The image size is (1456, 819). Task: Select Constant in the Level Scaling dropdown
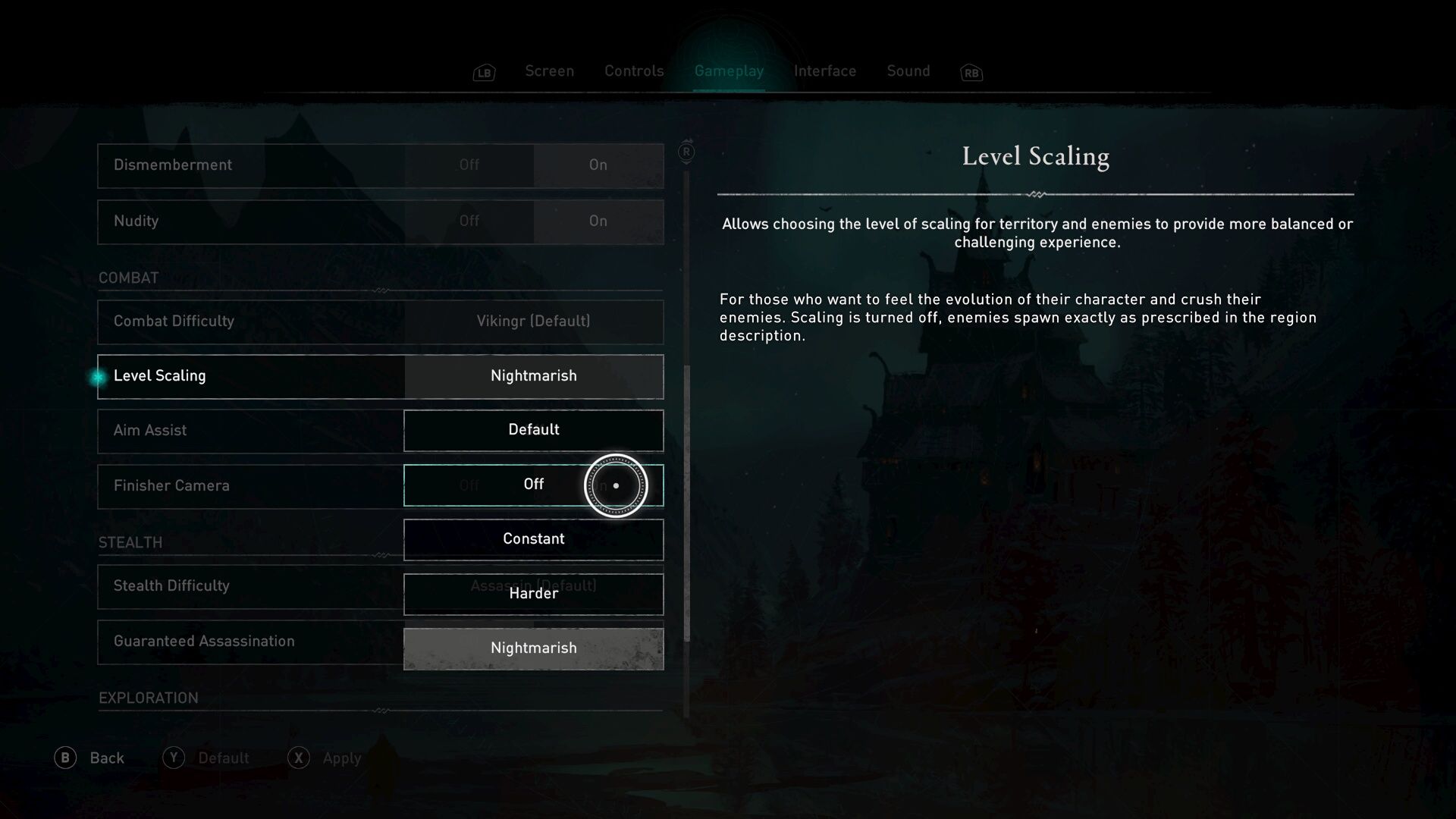534,539
